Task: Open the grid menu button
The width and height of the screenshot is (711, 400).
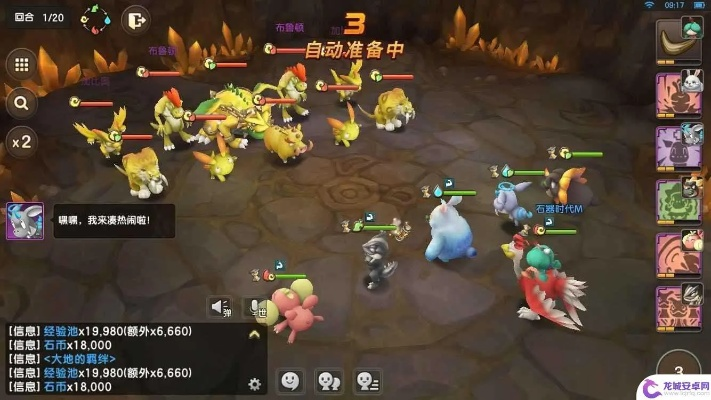Action: pyautogui.click(x=20, y=65)
